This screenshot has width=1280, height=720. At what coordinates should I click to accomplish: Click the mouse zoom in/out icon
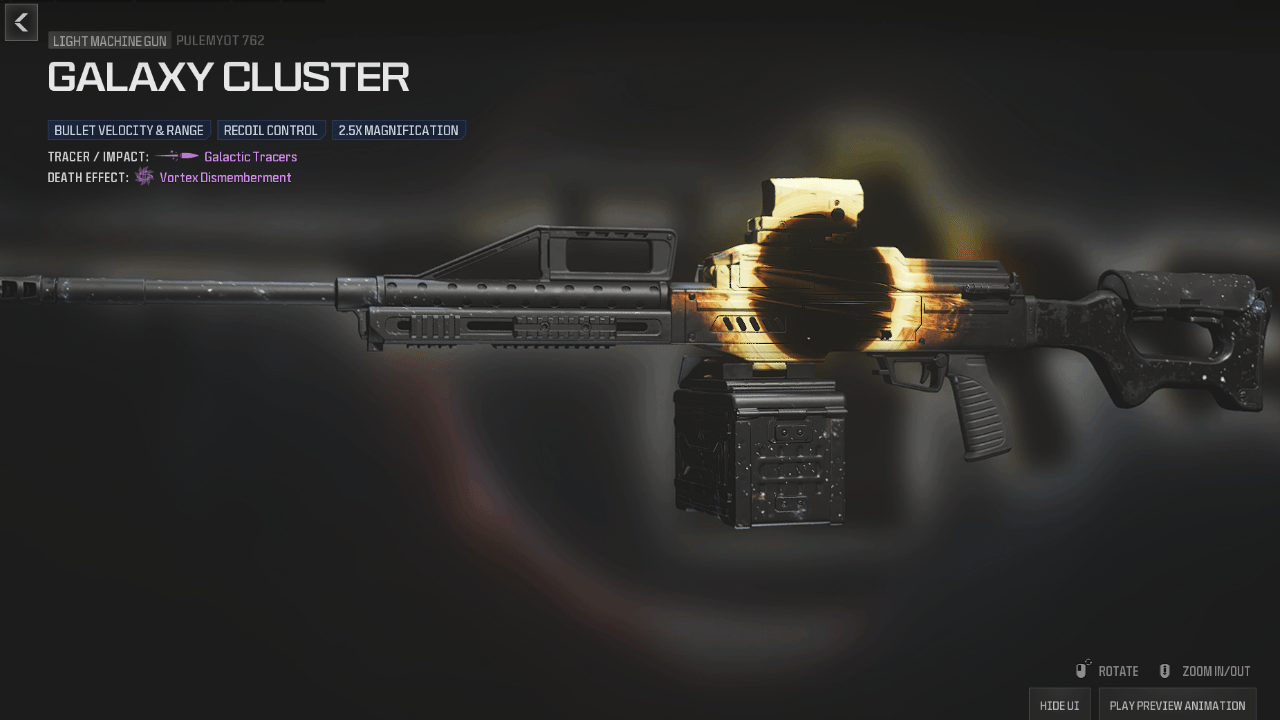coord(1163,670)
